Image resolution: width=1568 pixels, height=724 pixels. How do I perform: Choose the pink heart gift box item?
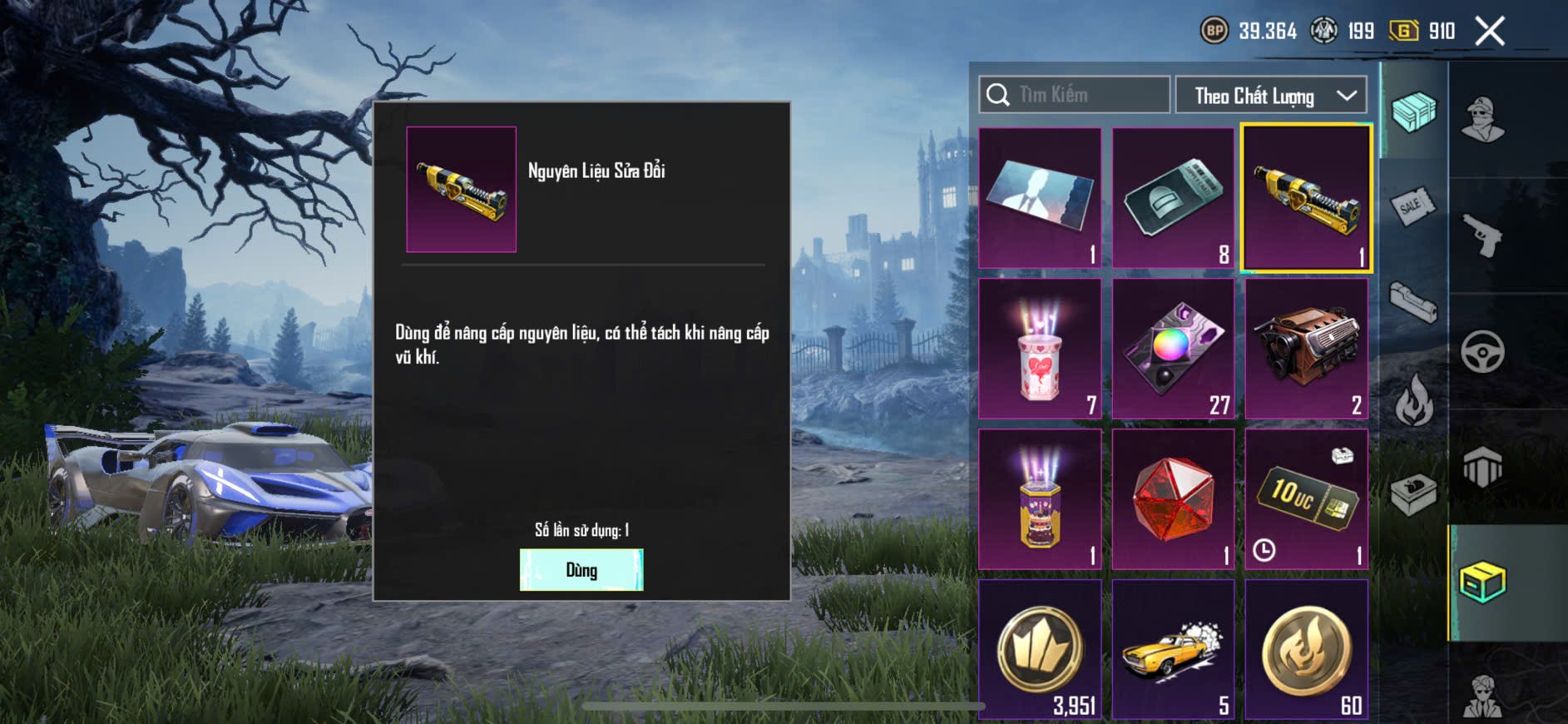[x=1040, y=349]
